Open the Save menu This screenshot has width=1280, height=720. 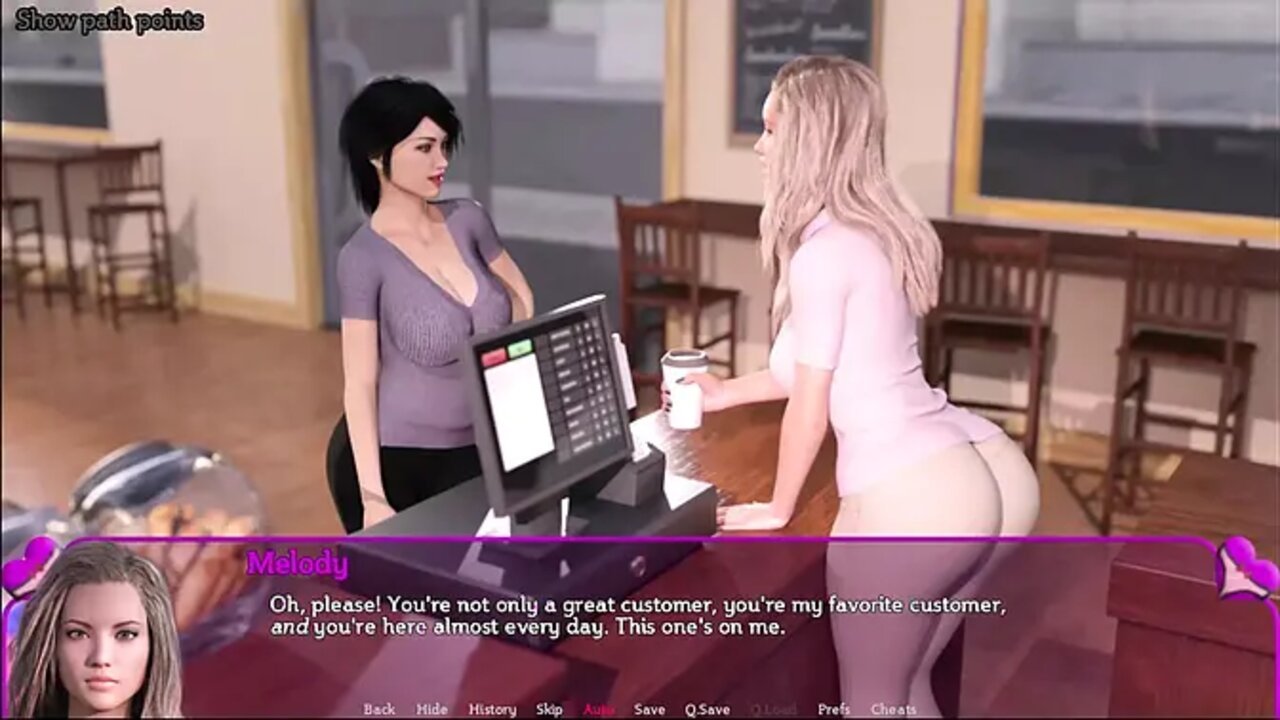click(x=649, y=709)
